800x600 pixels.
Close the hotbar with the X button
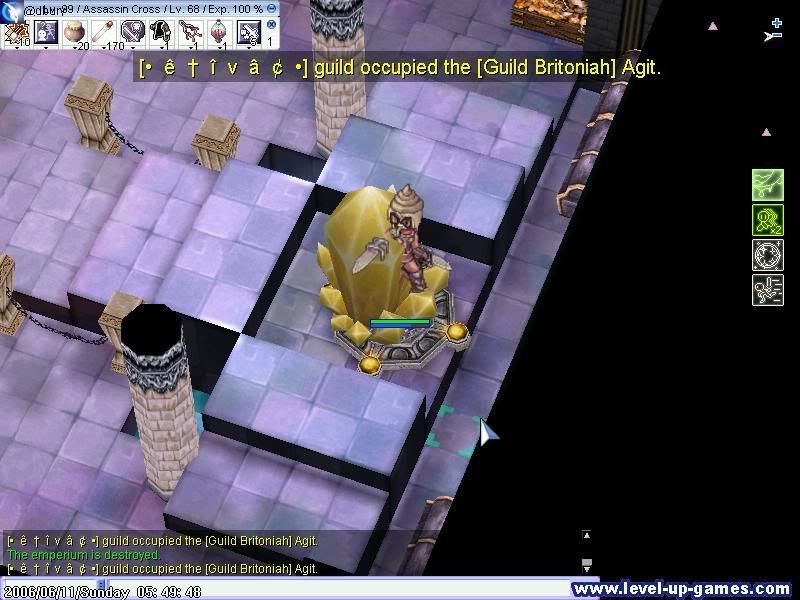270,25
